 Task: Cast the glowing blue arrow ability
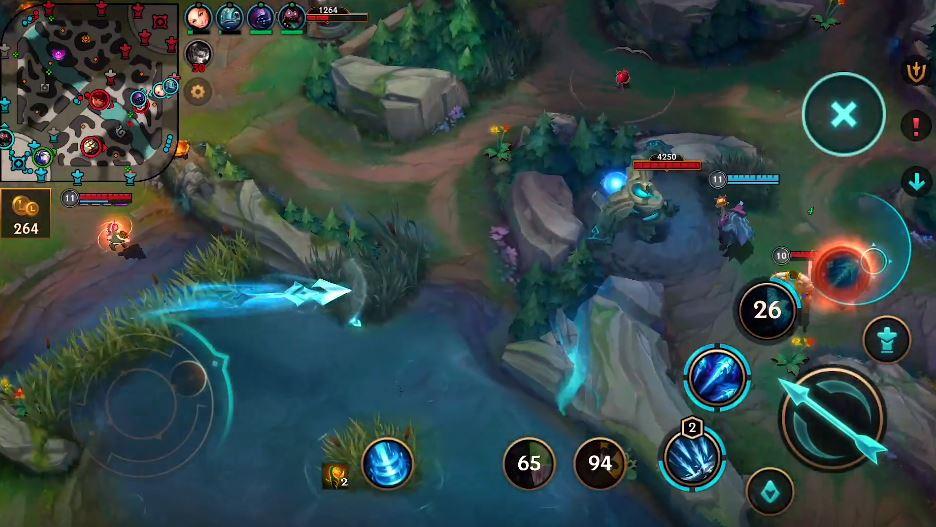717,377
